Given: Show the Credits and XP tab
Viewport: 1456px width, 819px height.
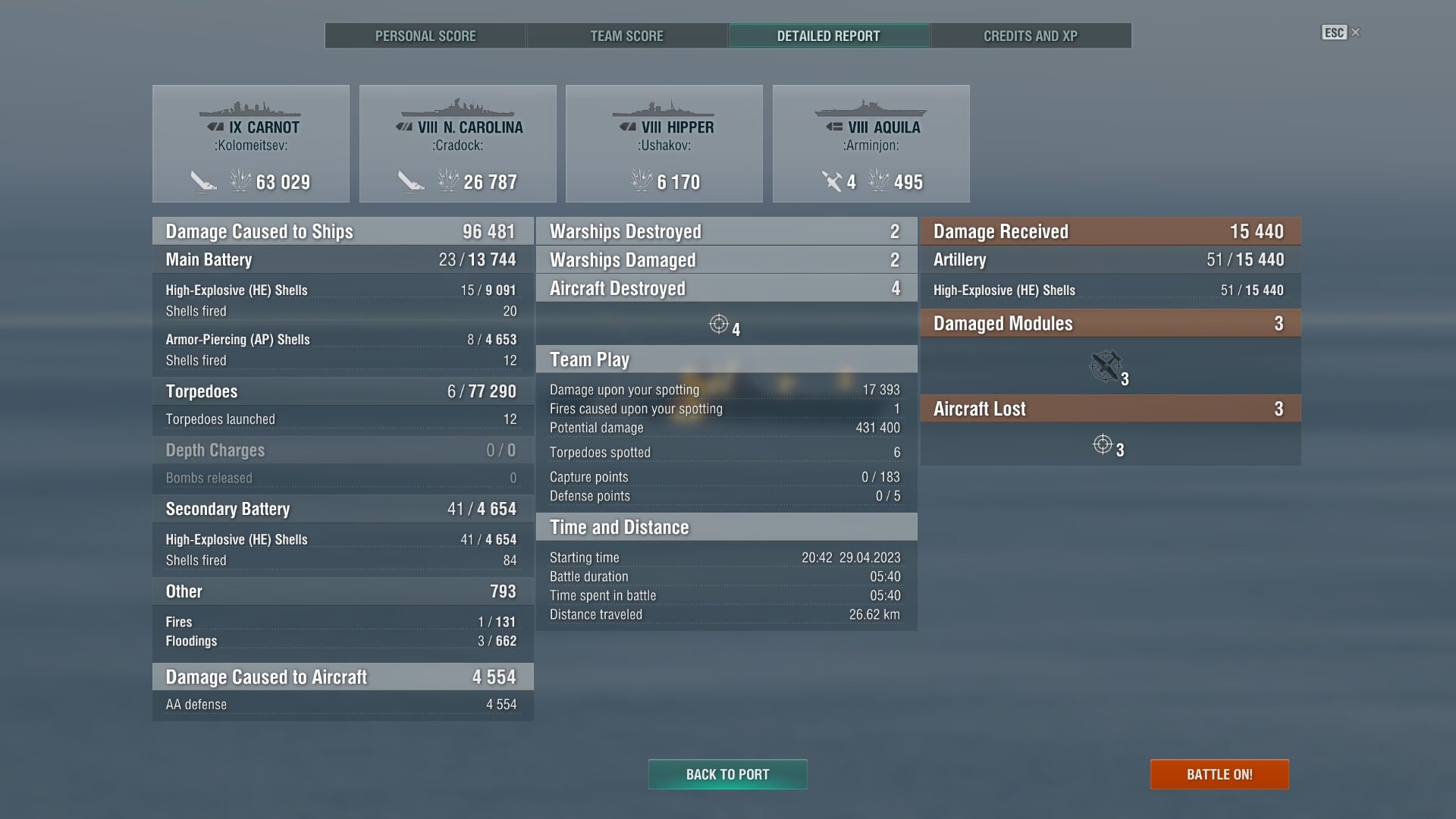Looking at the screenshot, I should [x=1030, y=36].
